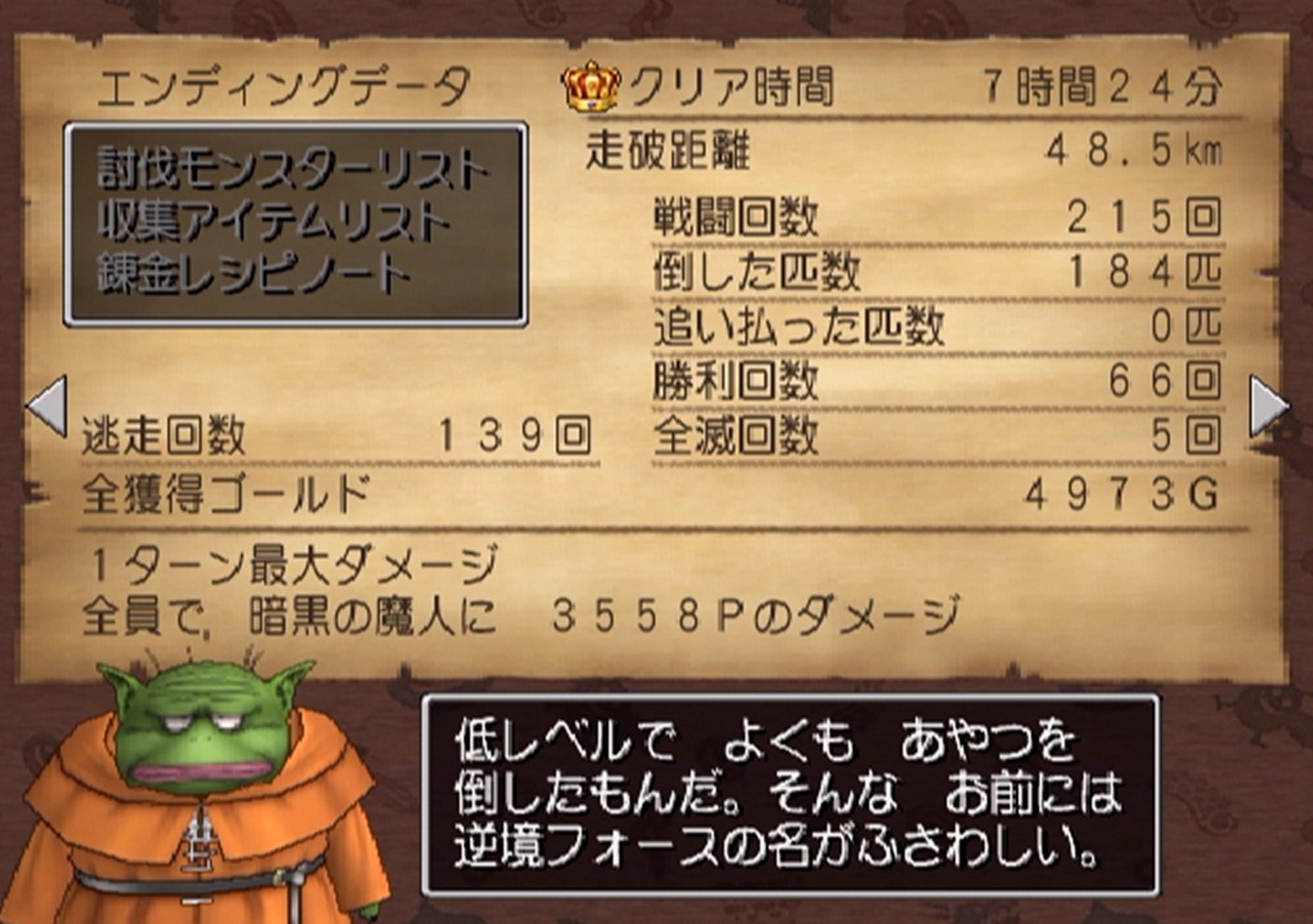Click the 3558P maximum damage value

point(635,611)
